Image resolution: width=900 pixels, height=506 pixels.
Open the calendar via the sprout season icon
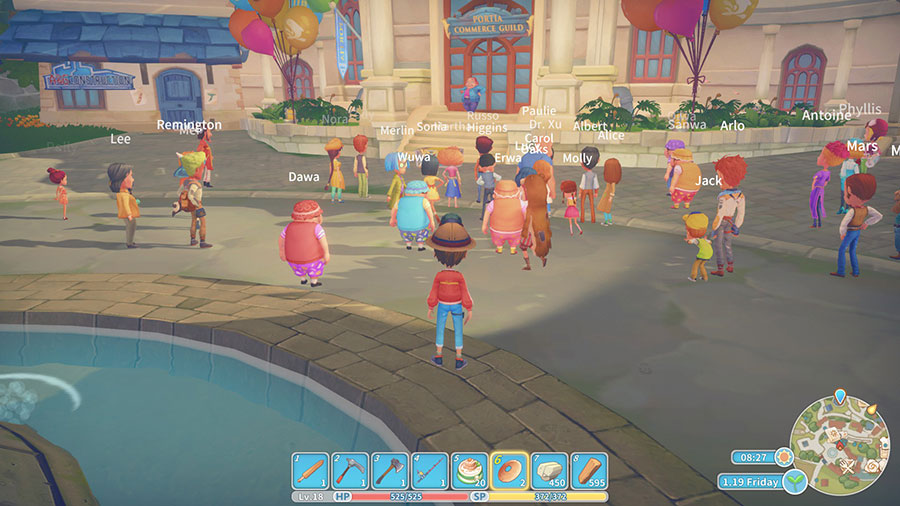click(795, 481)
